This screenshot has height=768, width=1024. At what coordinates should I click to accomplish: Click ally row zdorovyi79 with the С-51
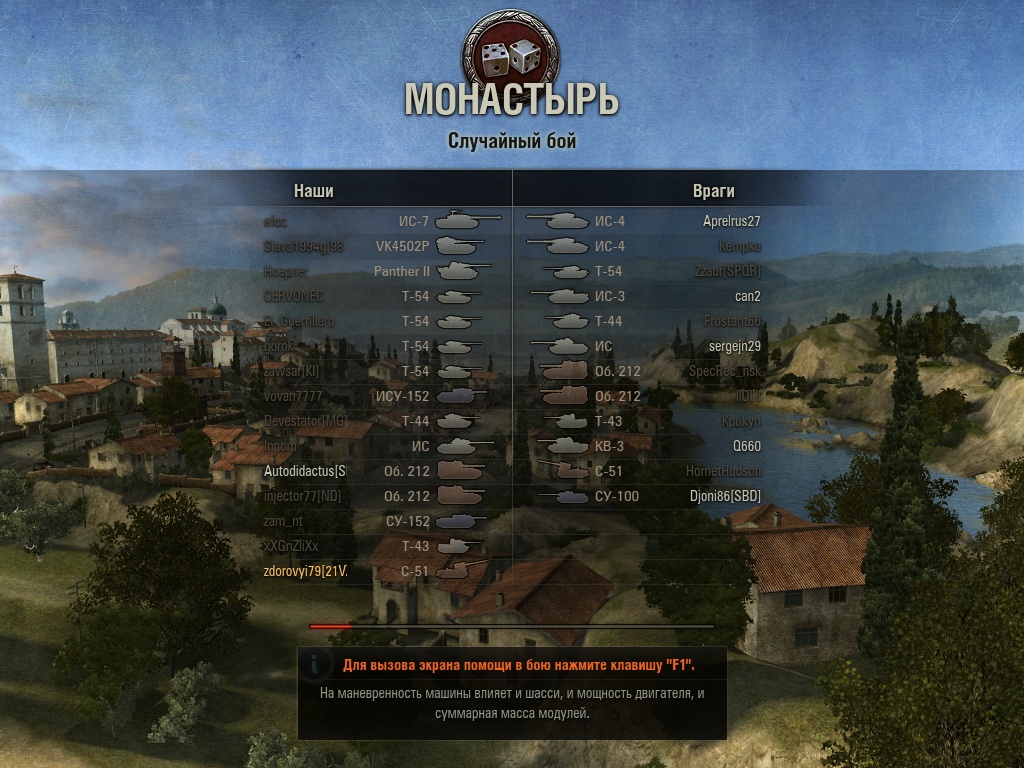coord(305,571)
